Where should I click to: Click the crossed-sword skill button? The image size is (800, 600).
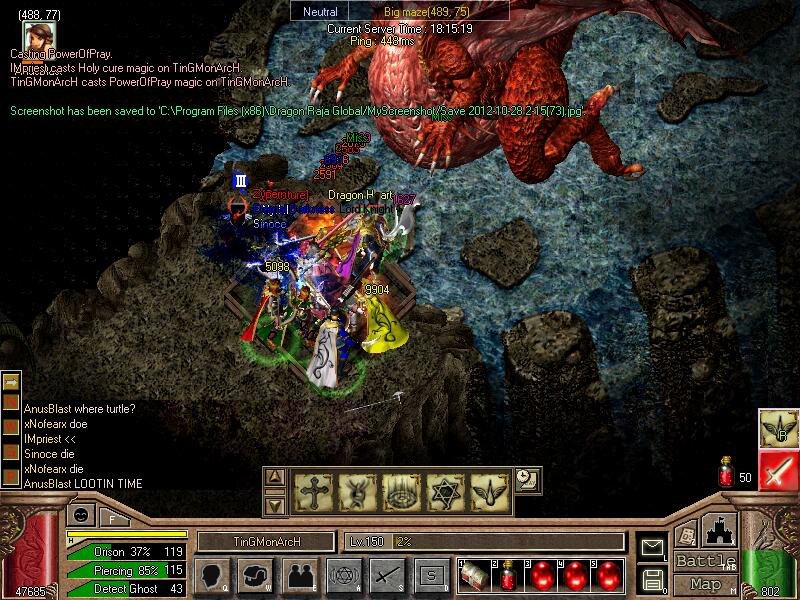pos(386,575)
